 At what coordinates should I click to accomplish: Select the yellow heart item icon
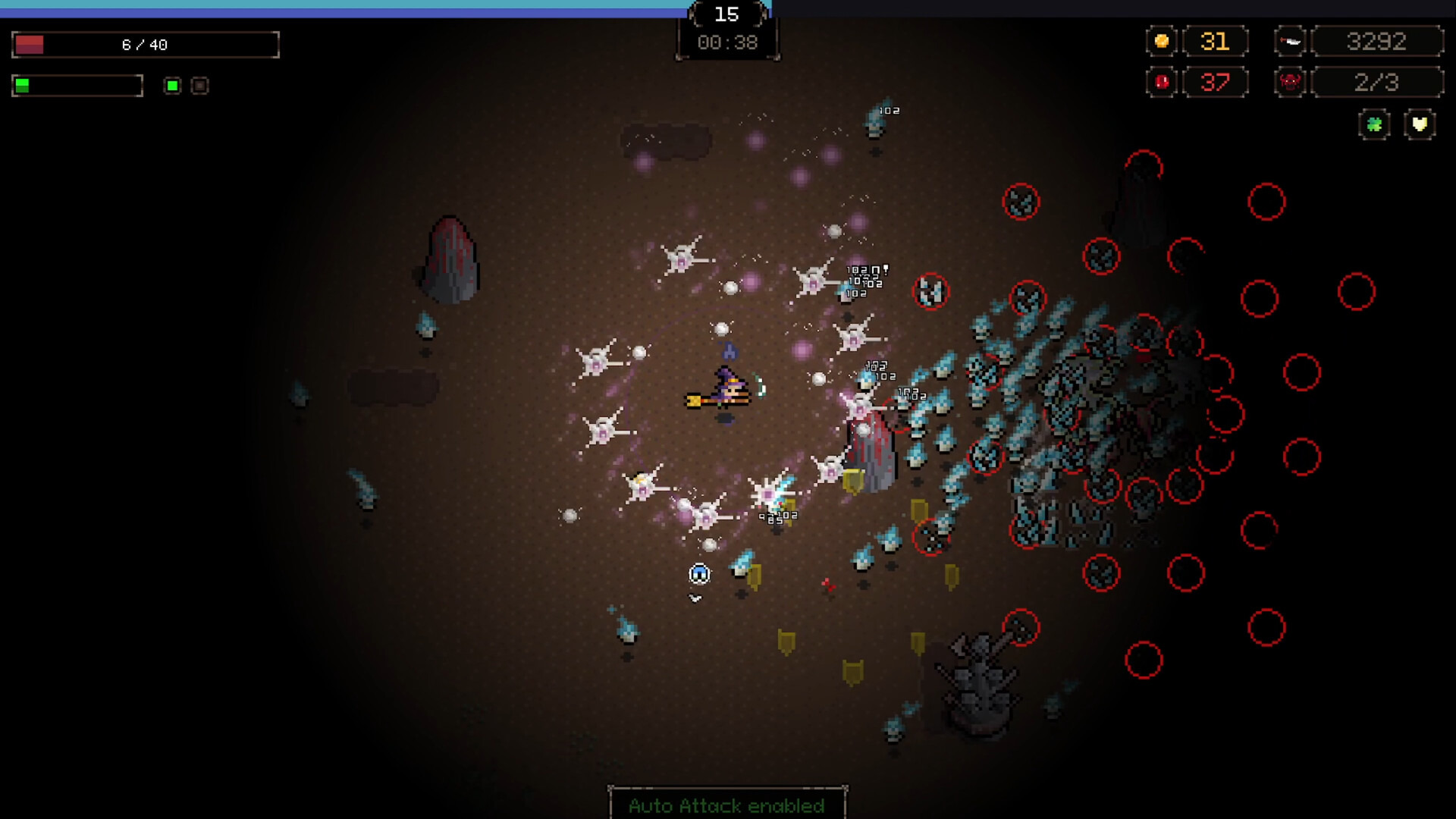(x=1420, y=124)
